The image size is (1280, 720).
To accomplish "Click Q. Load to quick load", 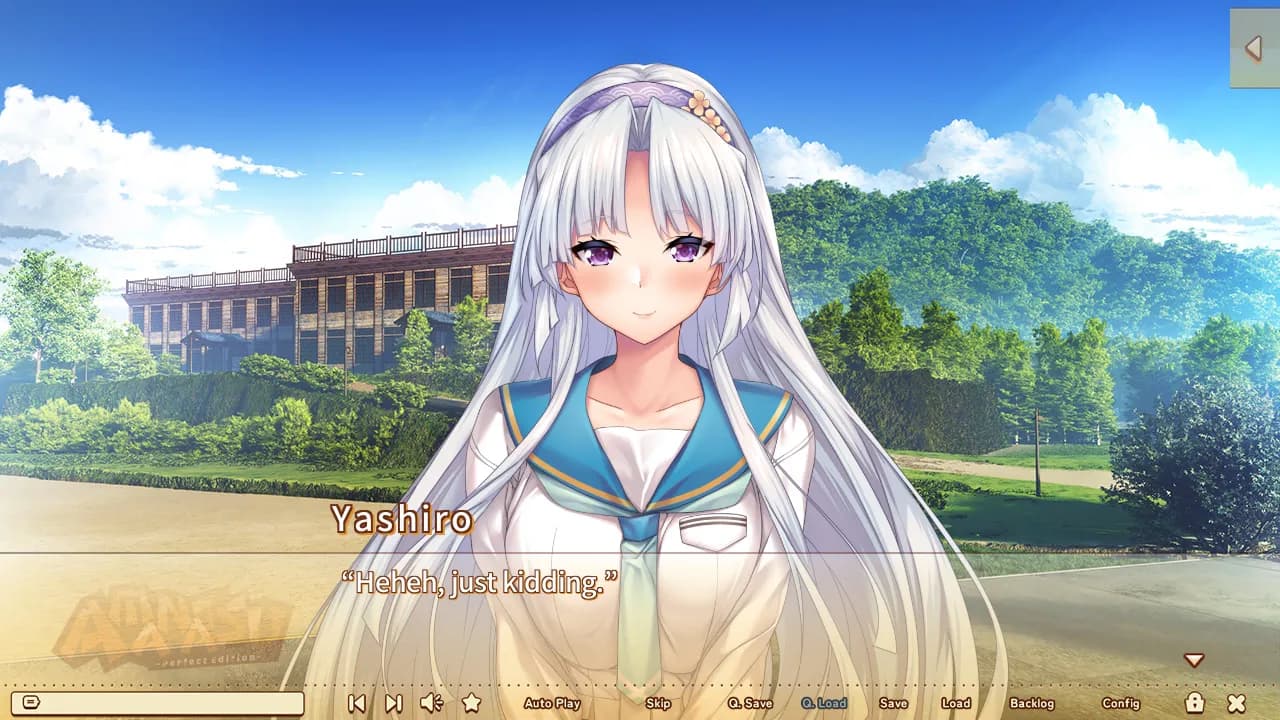I will 820,704.
